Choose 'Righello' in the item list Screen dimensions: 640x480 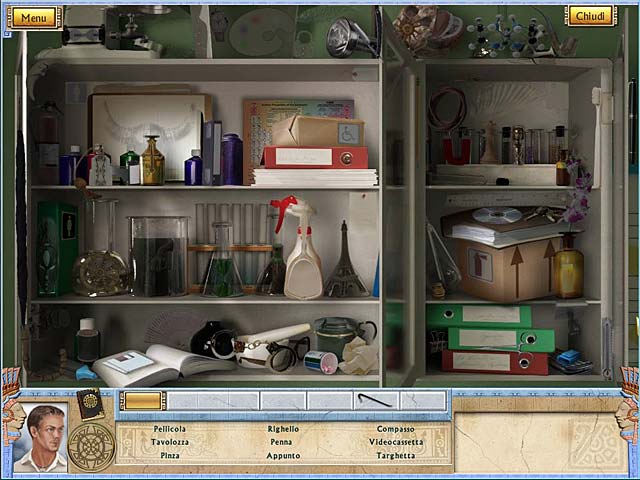coord(283,429)
